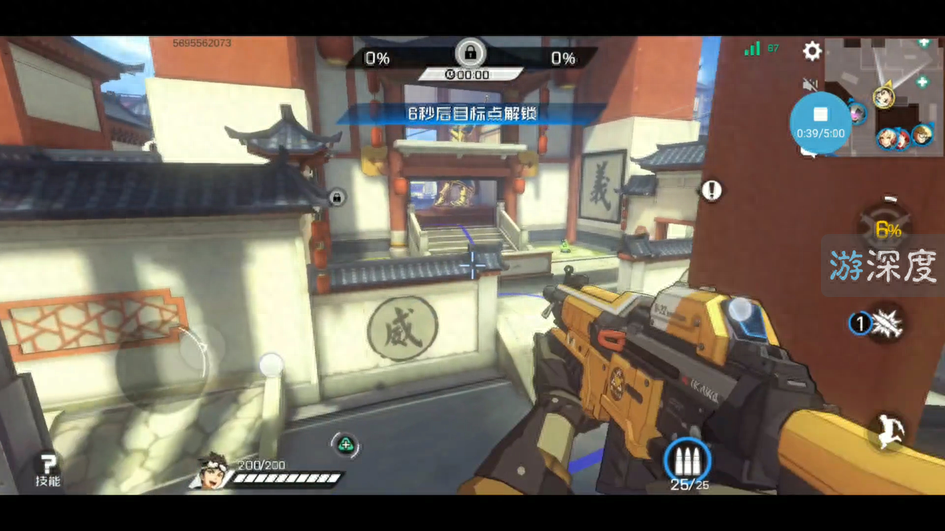Toggle the muted speaker icon
The image size is (945, 531).
pos(810,85)
